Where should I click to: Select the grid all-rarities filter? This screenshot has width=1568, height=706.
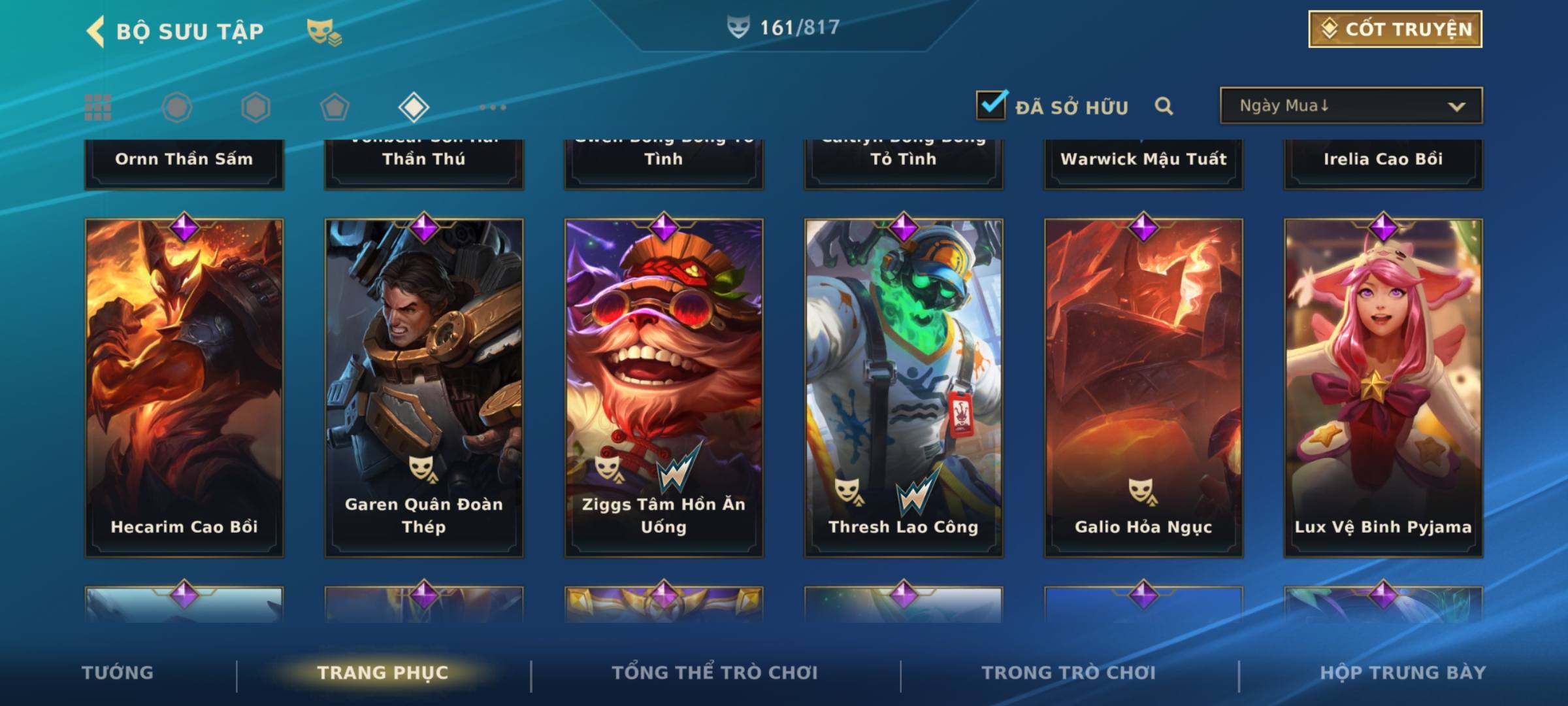98,107
